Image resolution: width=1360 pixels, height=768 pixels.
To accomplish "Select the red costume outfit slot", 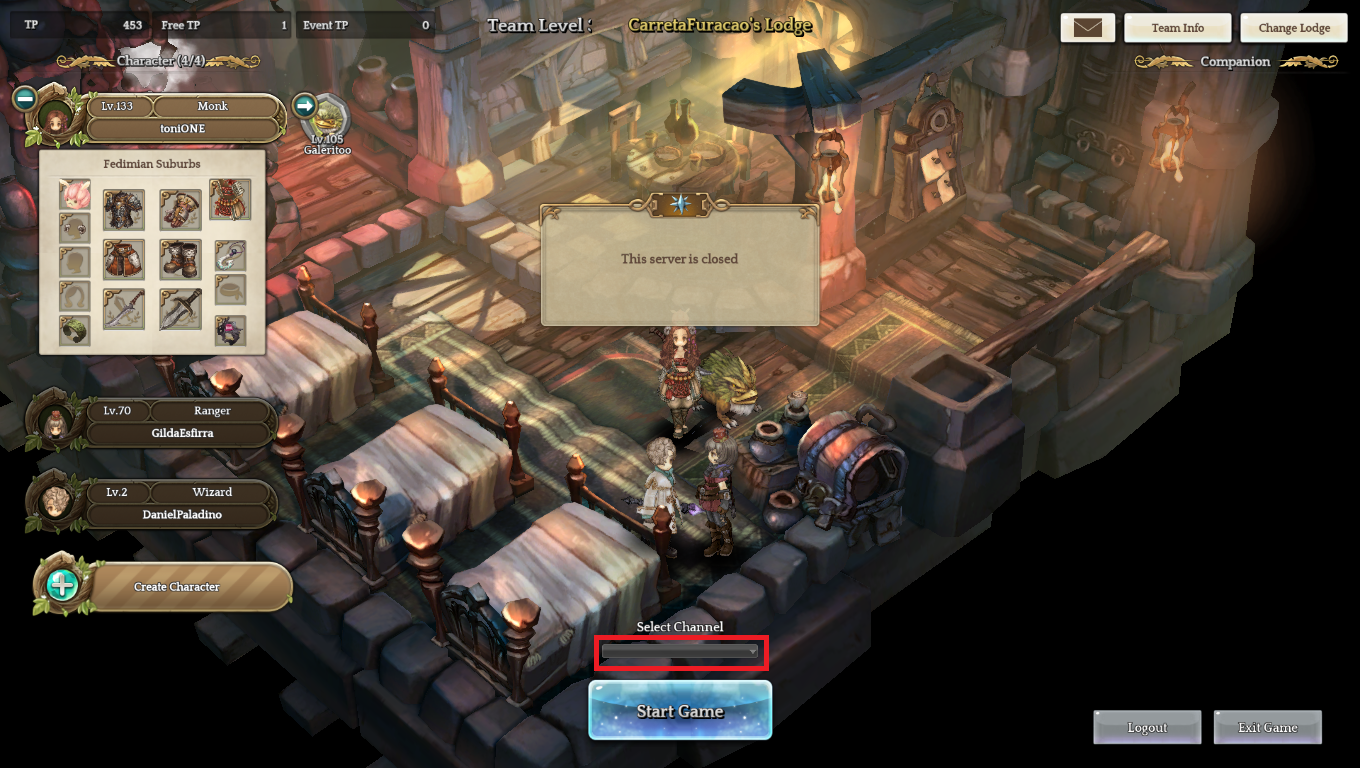I will coord(230,200).
